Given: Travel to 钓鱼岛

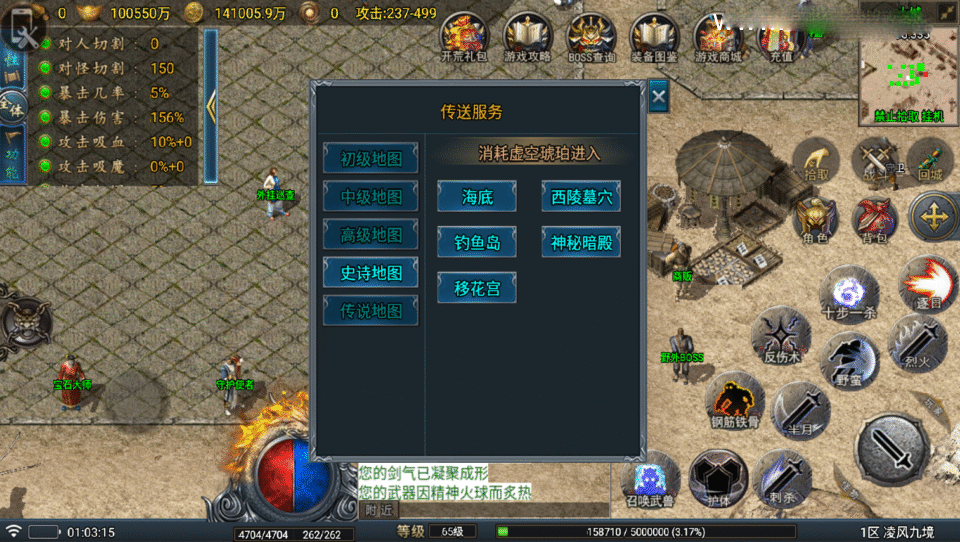Looking at the screenshot, I should tap(477, 242).
